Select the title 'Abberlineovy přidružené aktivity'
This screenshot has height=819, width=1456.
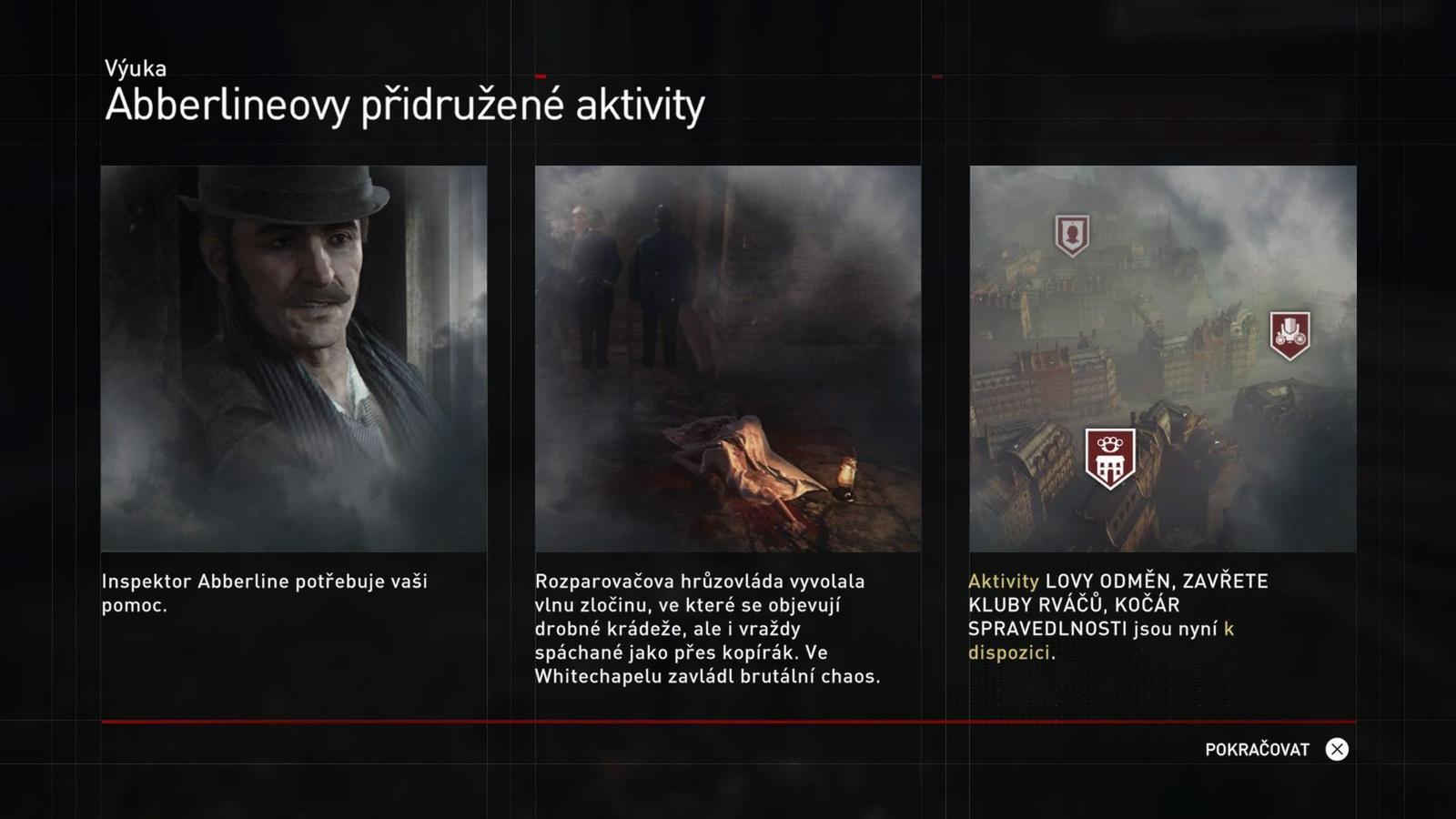403,106
